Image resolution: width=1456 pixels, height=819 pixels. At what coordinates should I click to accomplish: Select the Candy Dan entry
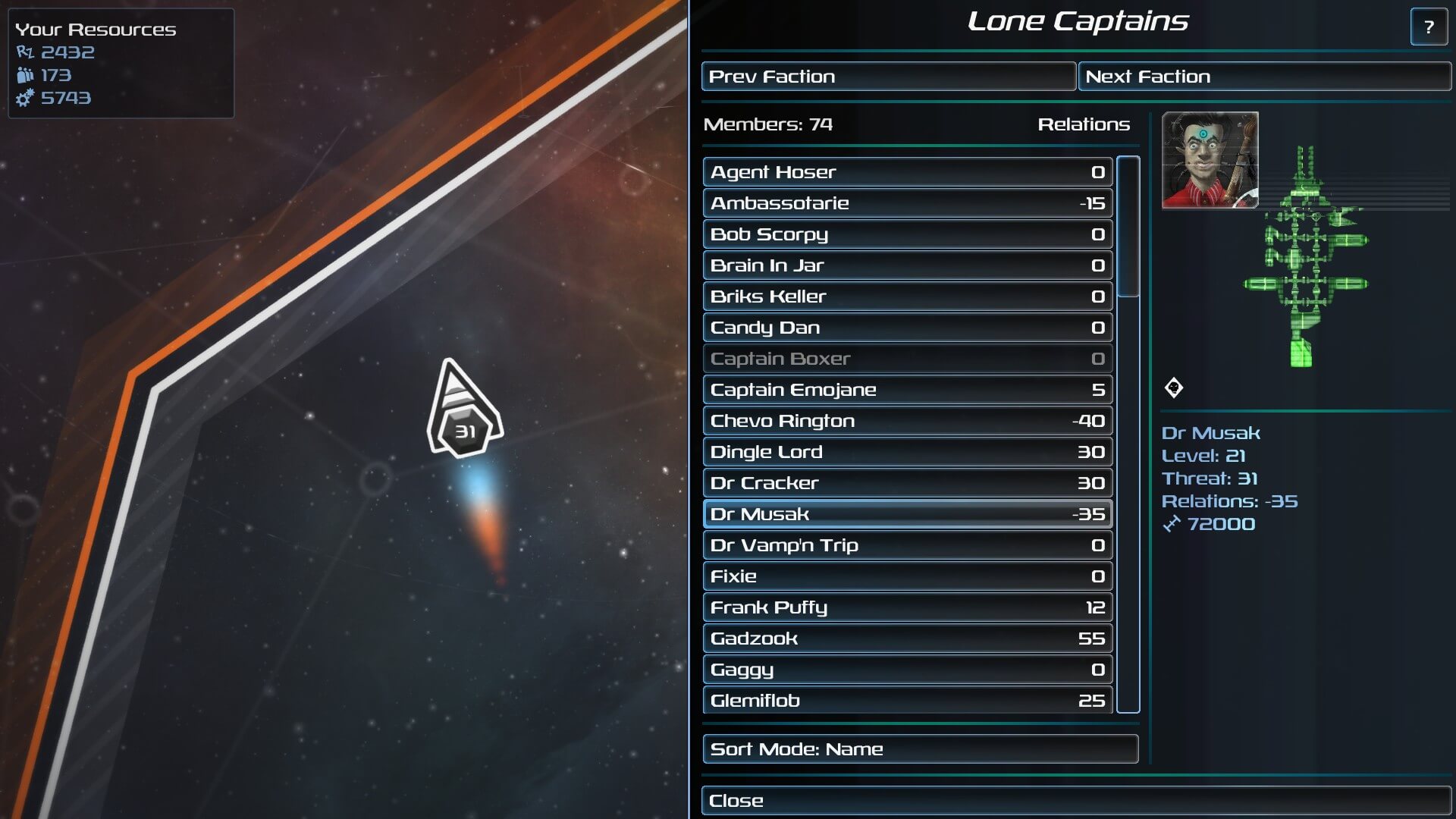[x=907, y=328]
